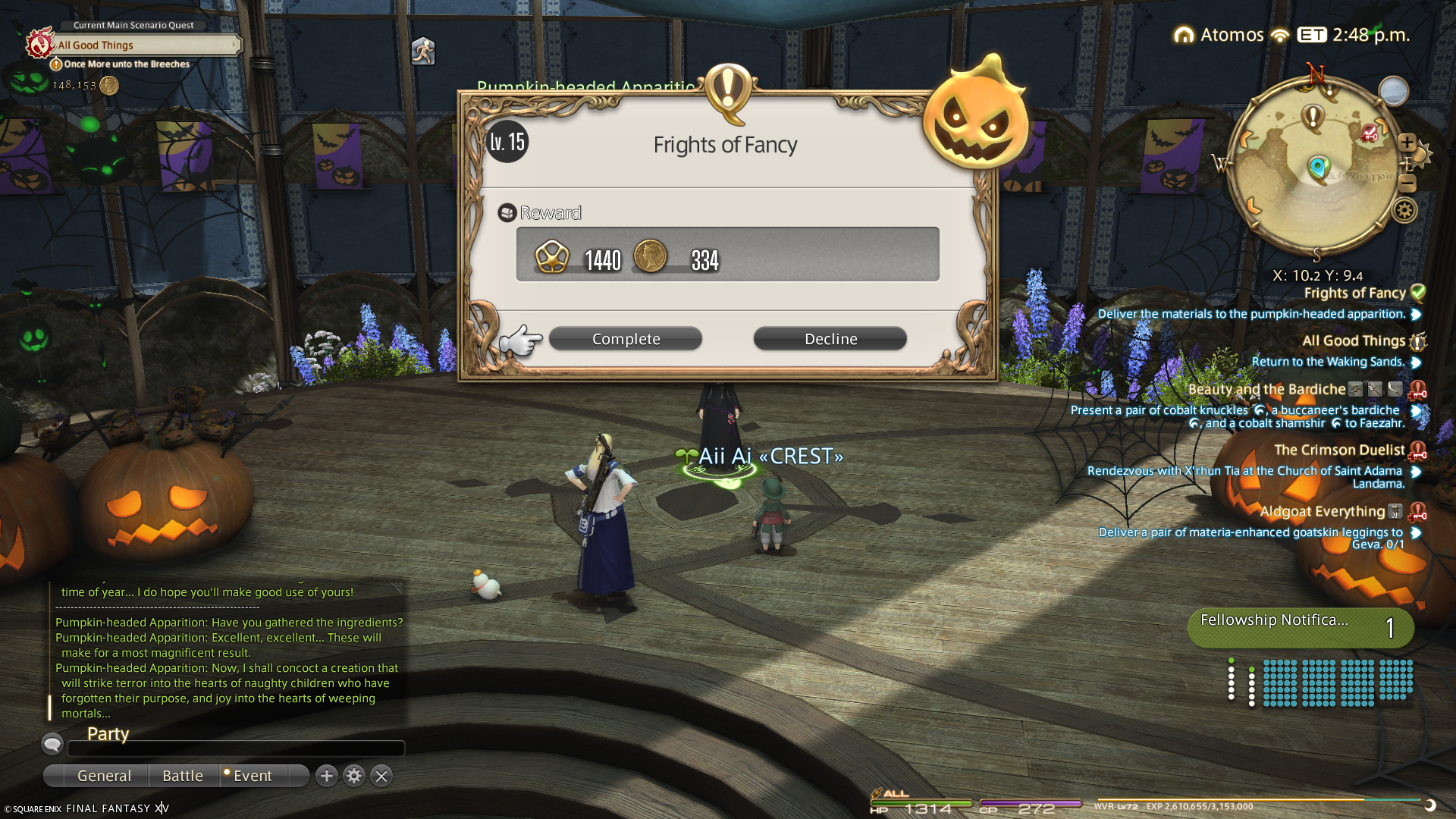Select The Crimson Duelist quest tracker entry
This screenshot has height=819, width=1456.
point(1339,450)
